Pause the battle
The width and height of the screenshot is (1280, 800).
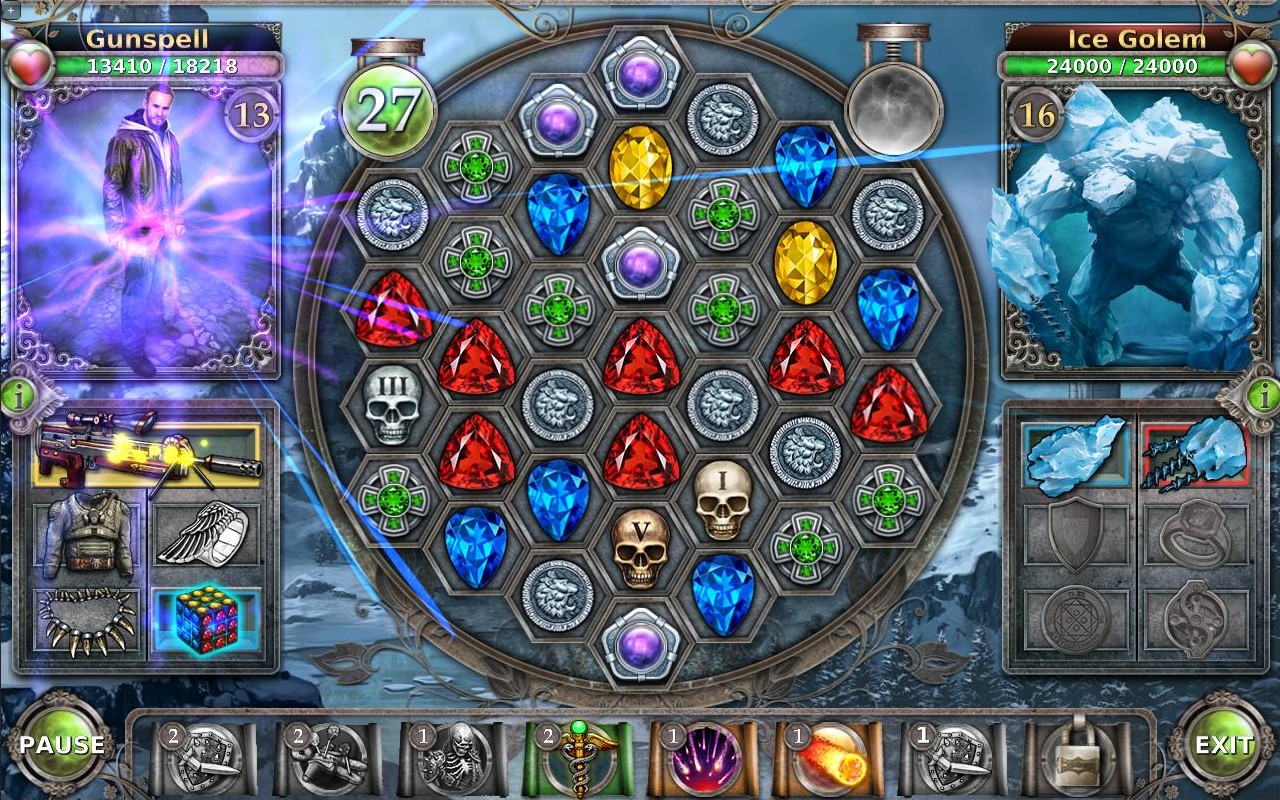(61, 745)
